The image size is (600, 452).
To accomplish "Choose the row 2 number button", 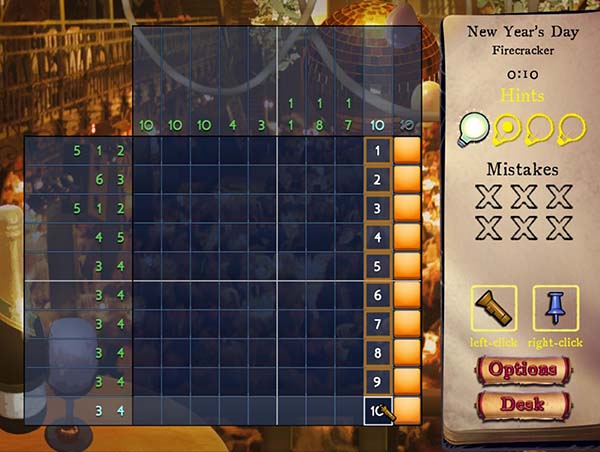I will coord(377,180).
